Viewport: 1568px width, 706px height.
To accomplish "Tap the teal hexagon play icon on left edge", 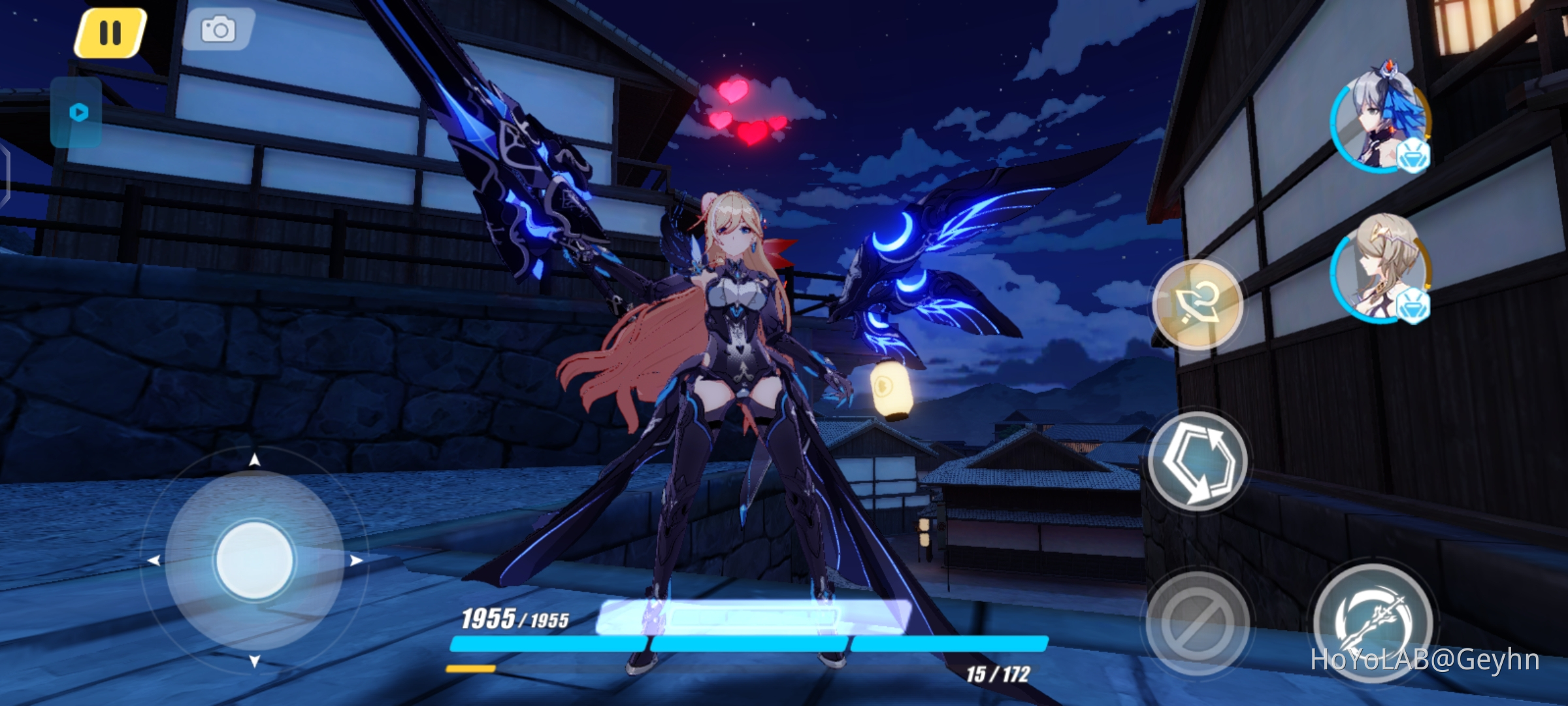I will 77,112.
